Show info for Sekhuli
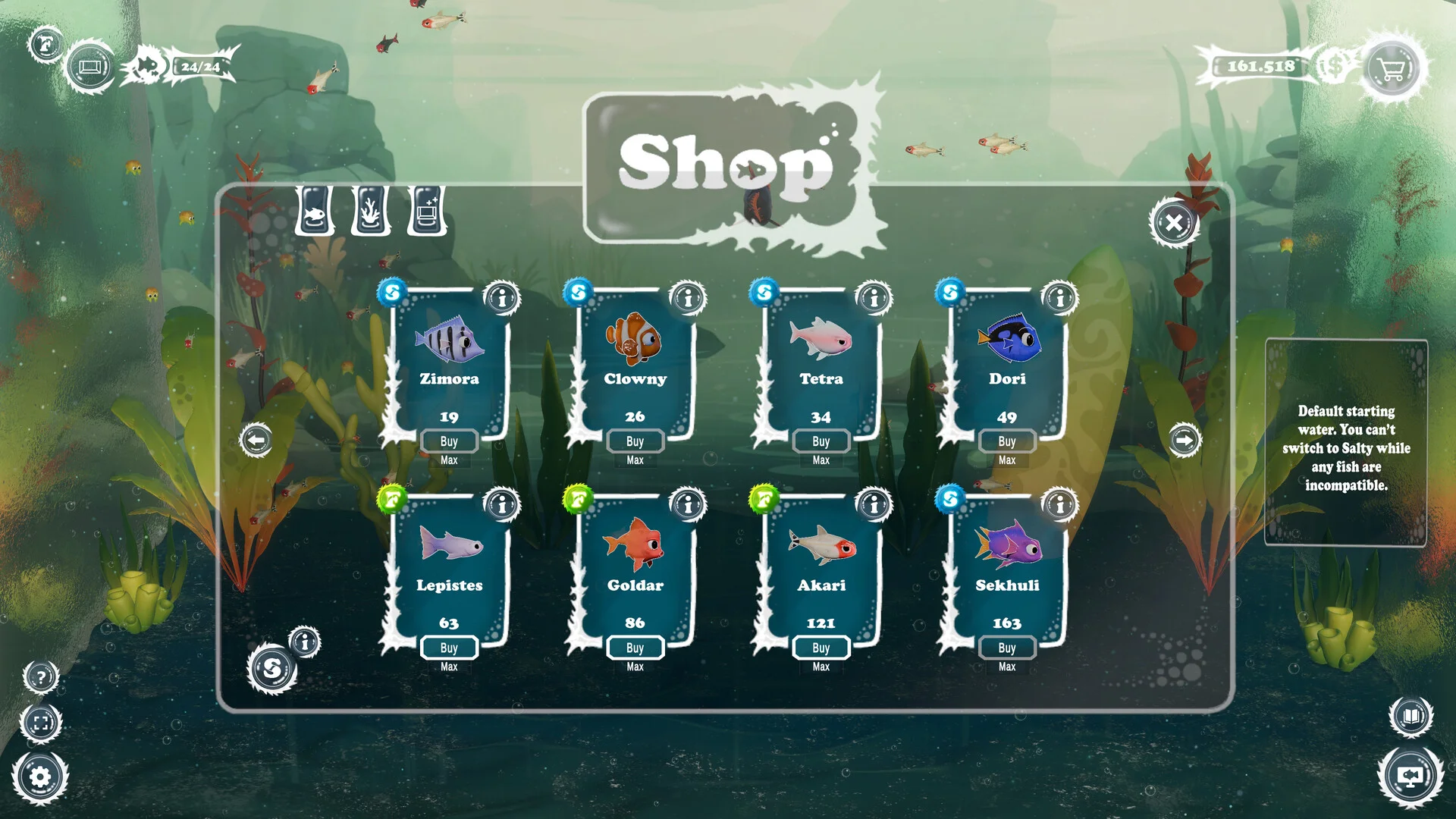Viewport: 1456px width, 819px height. pyautogui.click(x=1059, y=504)
